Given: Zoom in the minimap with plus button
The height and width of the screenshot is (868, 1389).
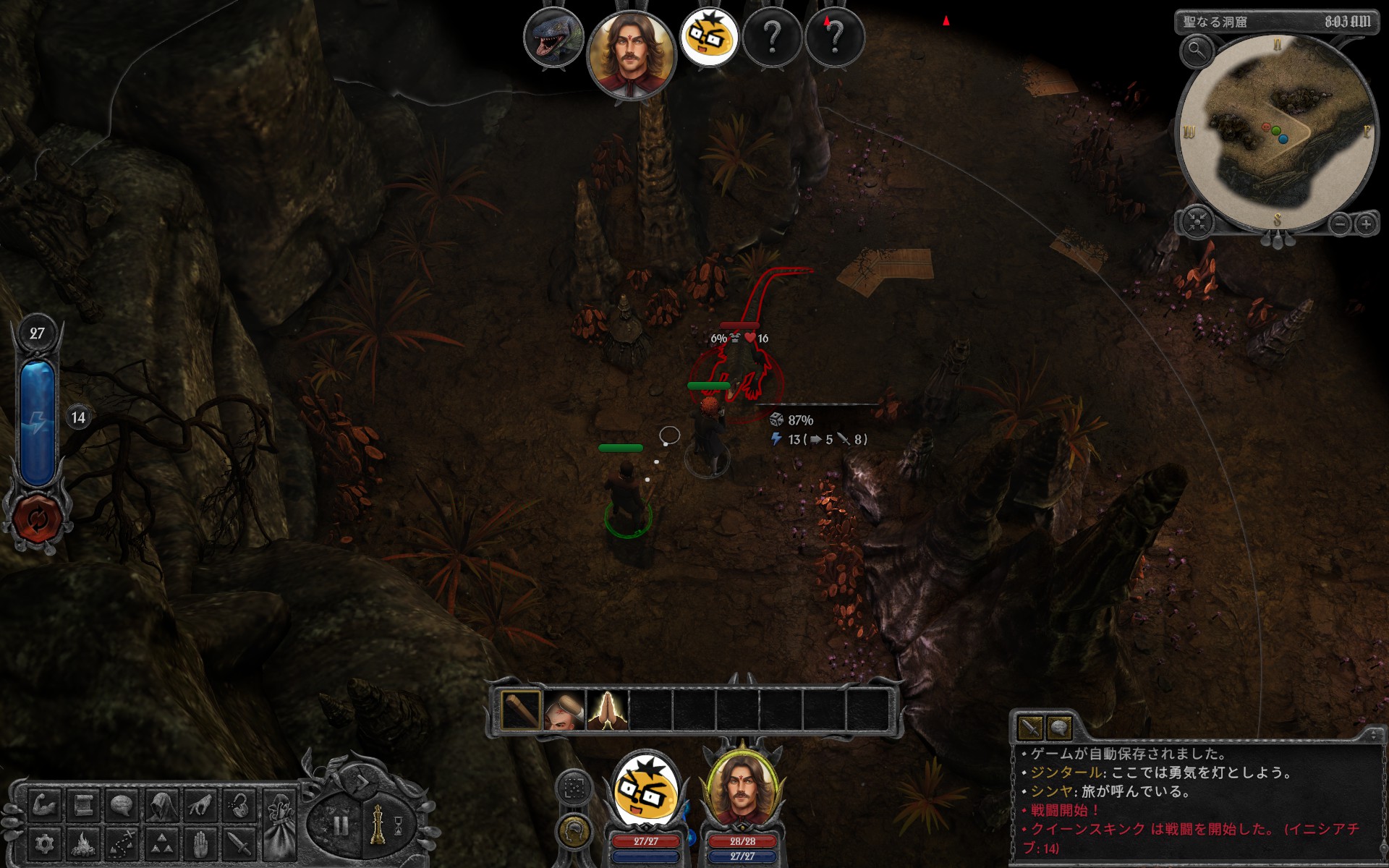Looking at the screenshot, I should click(1366, 224).
